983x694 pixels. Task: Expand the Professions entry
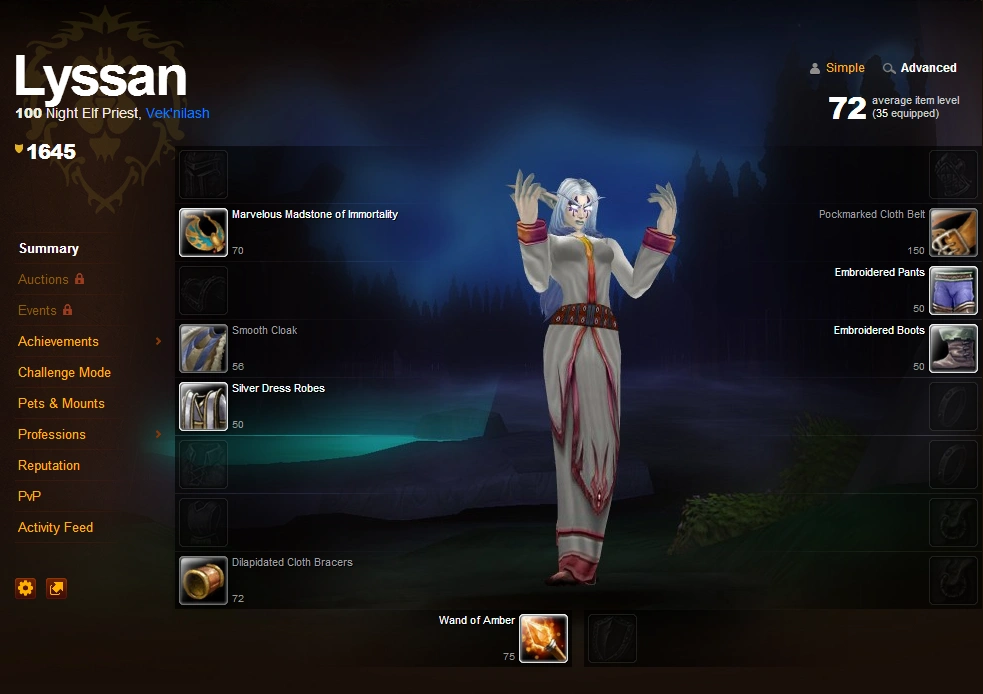pyautogui.click(x=52, y=435)
